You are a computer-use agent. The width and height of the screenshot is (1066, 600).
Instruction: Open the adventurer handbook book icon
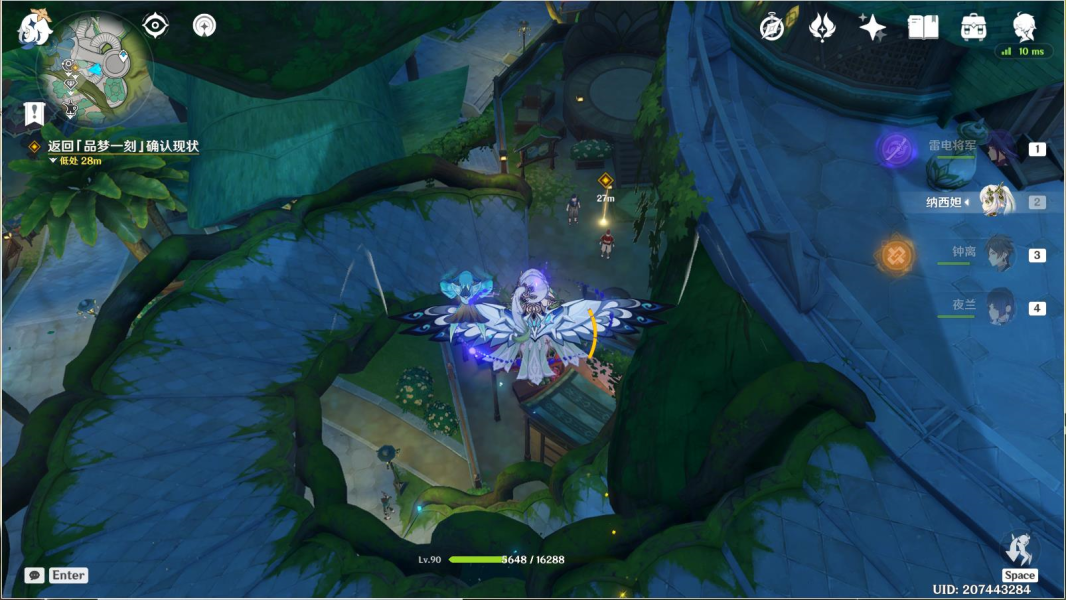coord(922,27)
